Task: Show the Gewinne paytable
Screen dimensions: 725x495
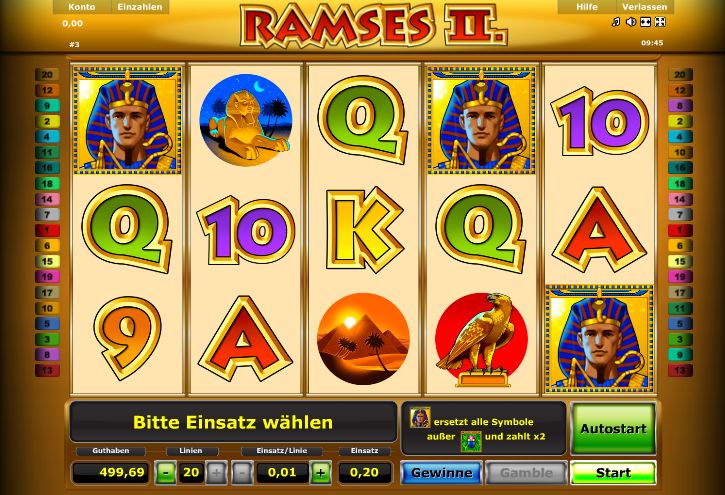Action: (441, 473)
